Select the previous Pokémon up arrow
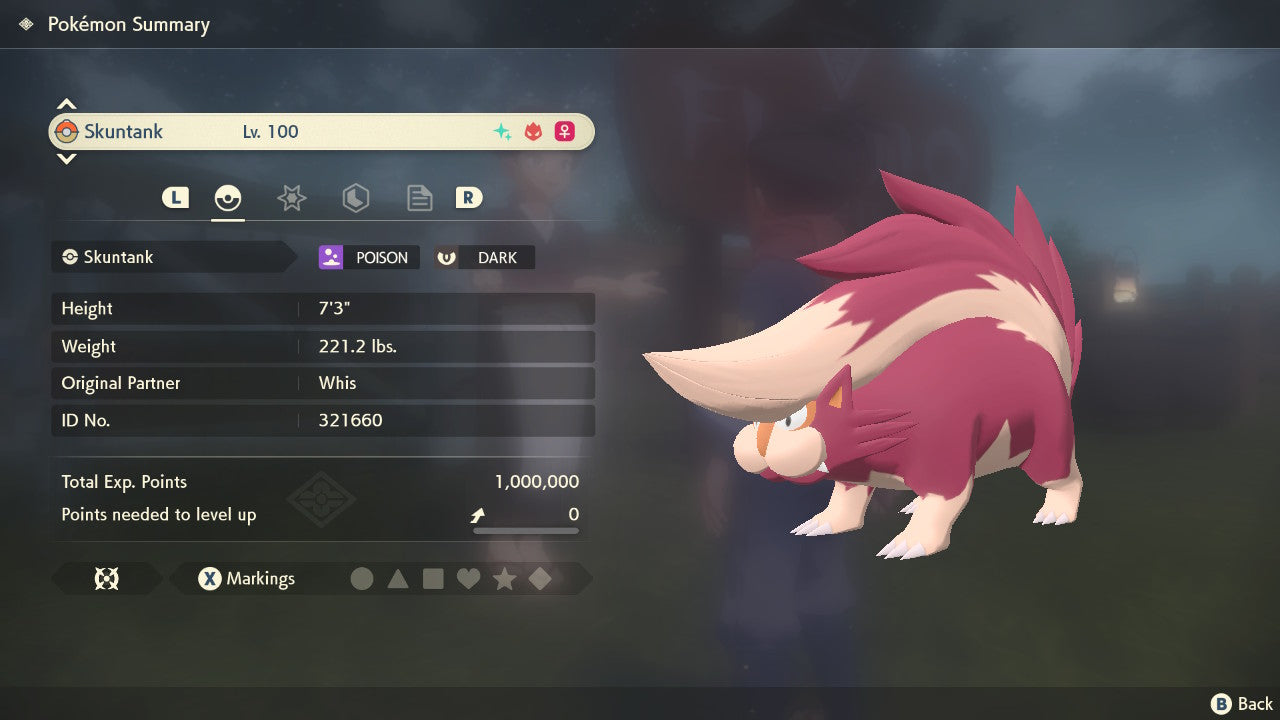 pyautogui.click(x=66, y=104)
